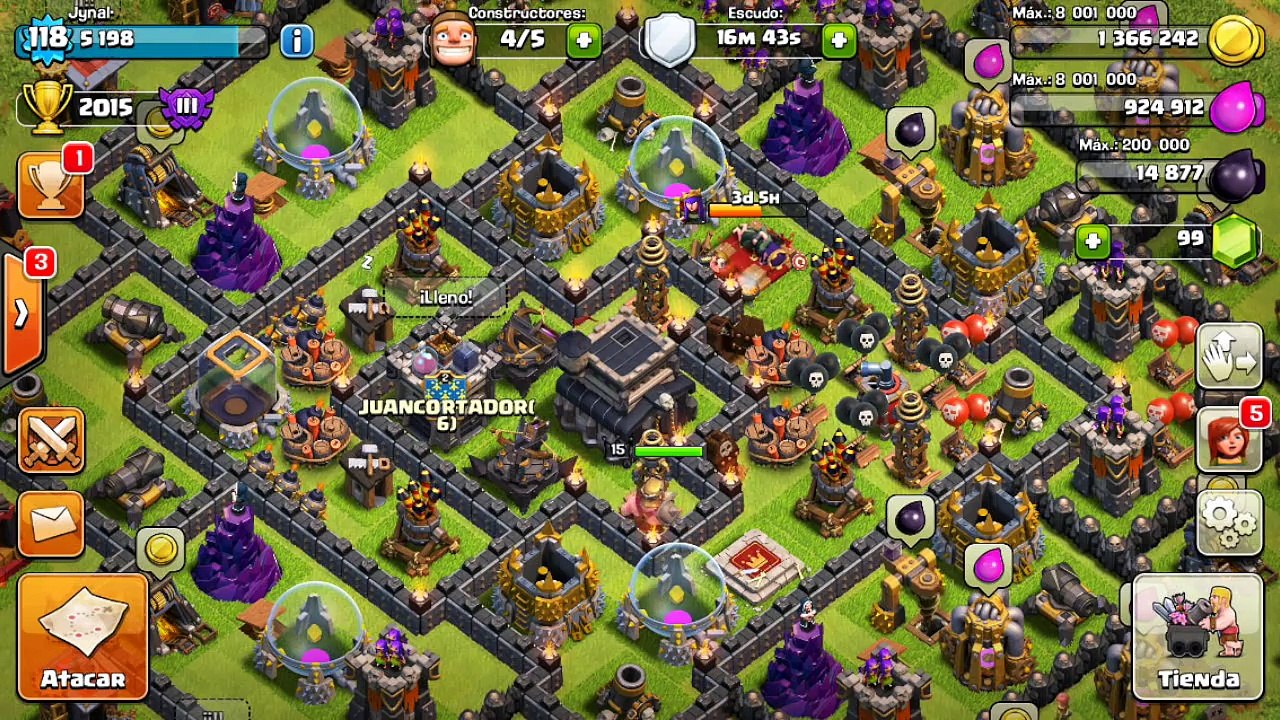Toggle the layout editor hand button
1280x720 pixels.
click(1229, 356)
